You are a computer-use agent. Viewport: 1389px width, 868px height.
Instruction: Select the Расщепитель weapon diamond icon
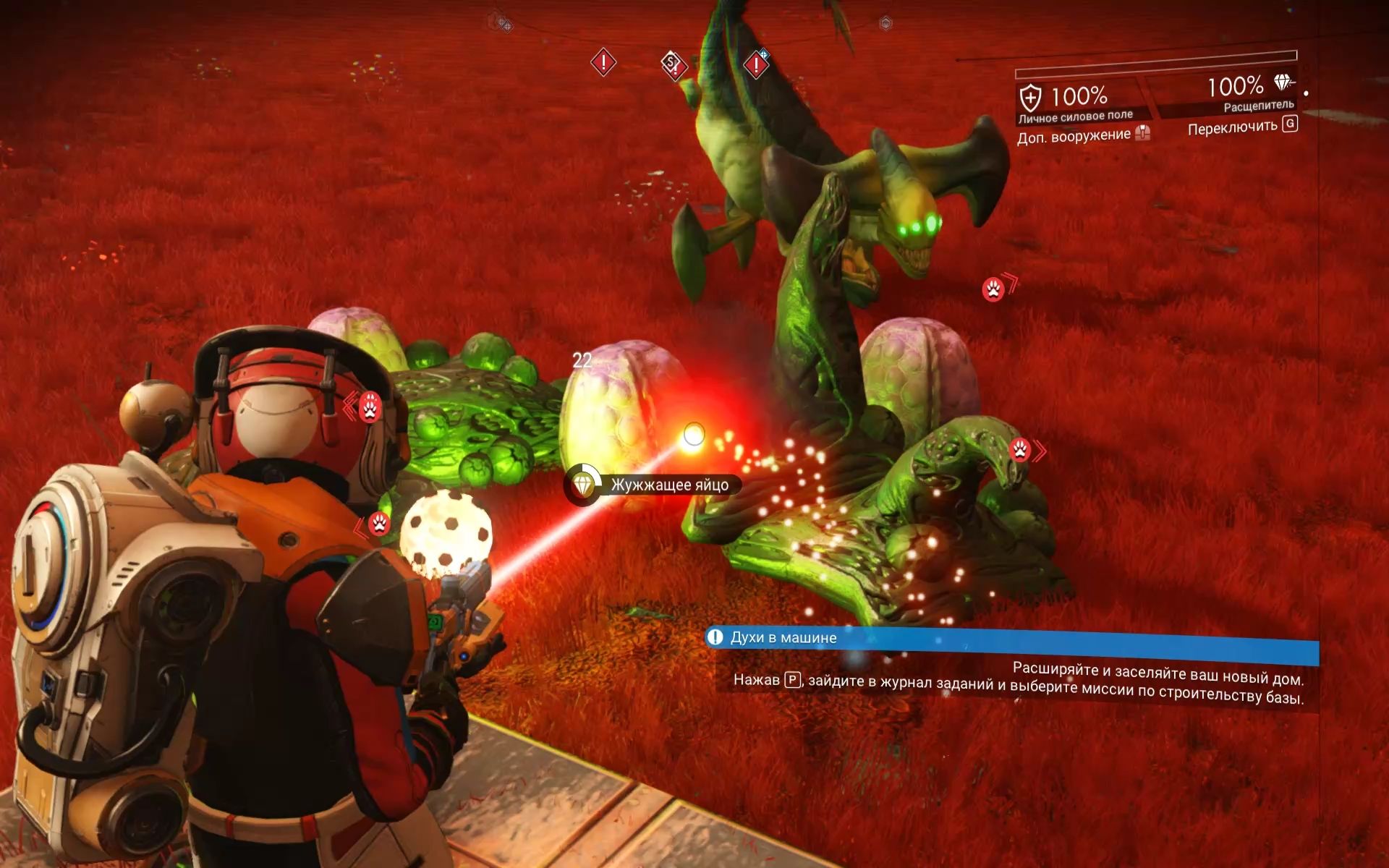click(1284, 83)
